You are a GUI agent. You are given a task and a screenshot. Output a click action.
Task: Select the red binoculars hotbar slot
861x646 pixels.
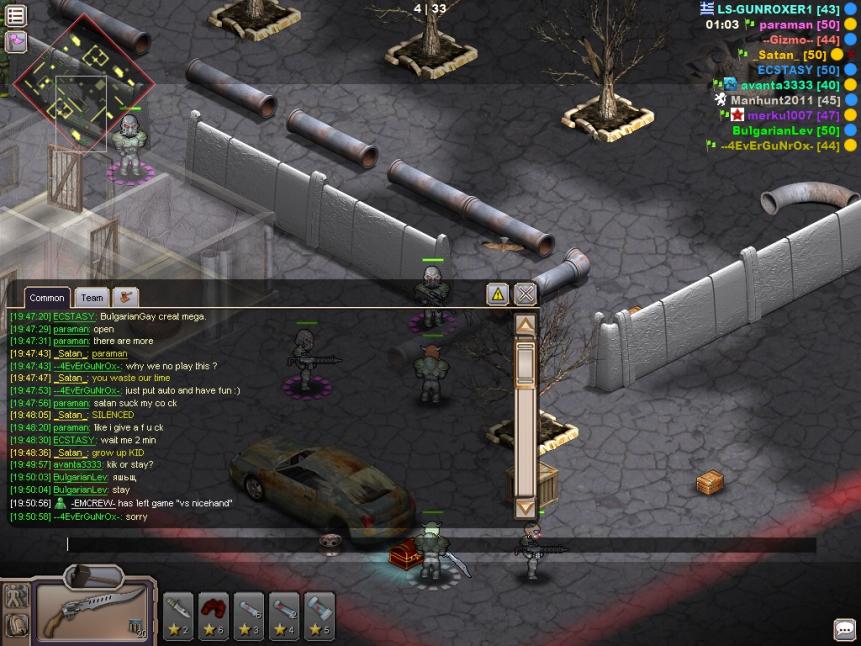tap(215, 613)
